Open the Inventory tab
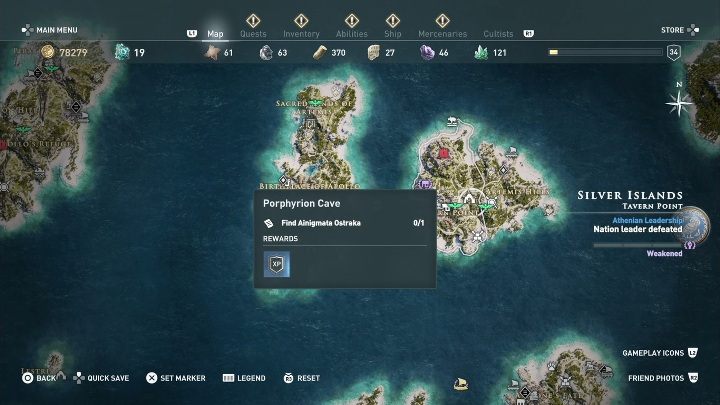Image resolution: width=720 pixels, height=405 pixels. tap(301, 33)
